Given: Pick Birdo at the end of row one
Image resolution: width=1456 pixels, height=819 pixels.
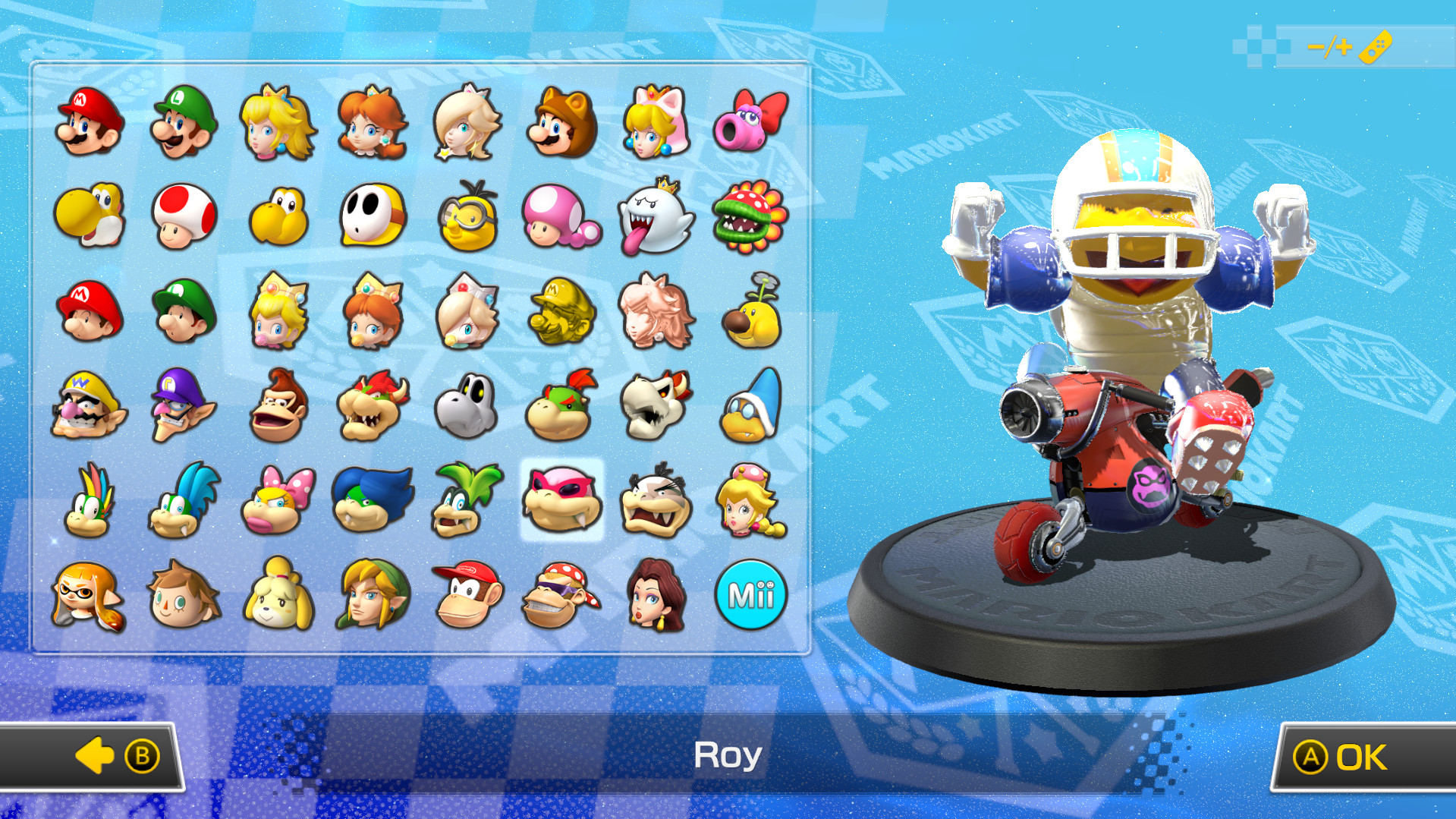Looking at the screenshot, I should point(751,125).
